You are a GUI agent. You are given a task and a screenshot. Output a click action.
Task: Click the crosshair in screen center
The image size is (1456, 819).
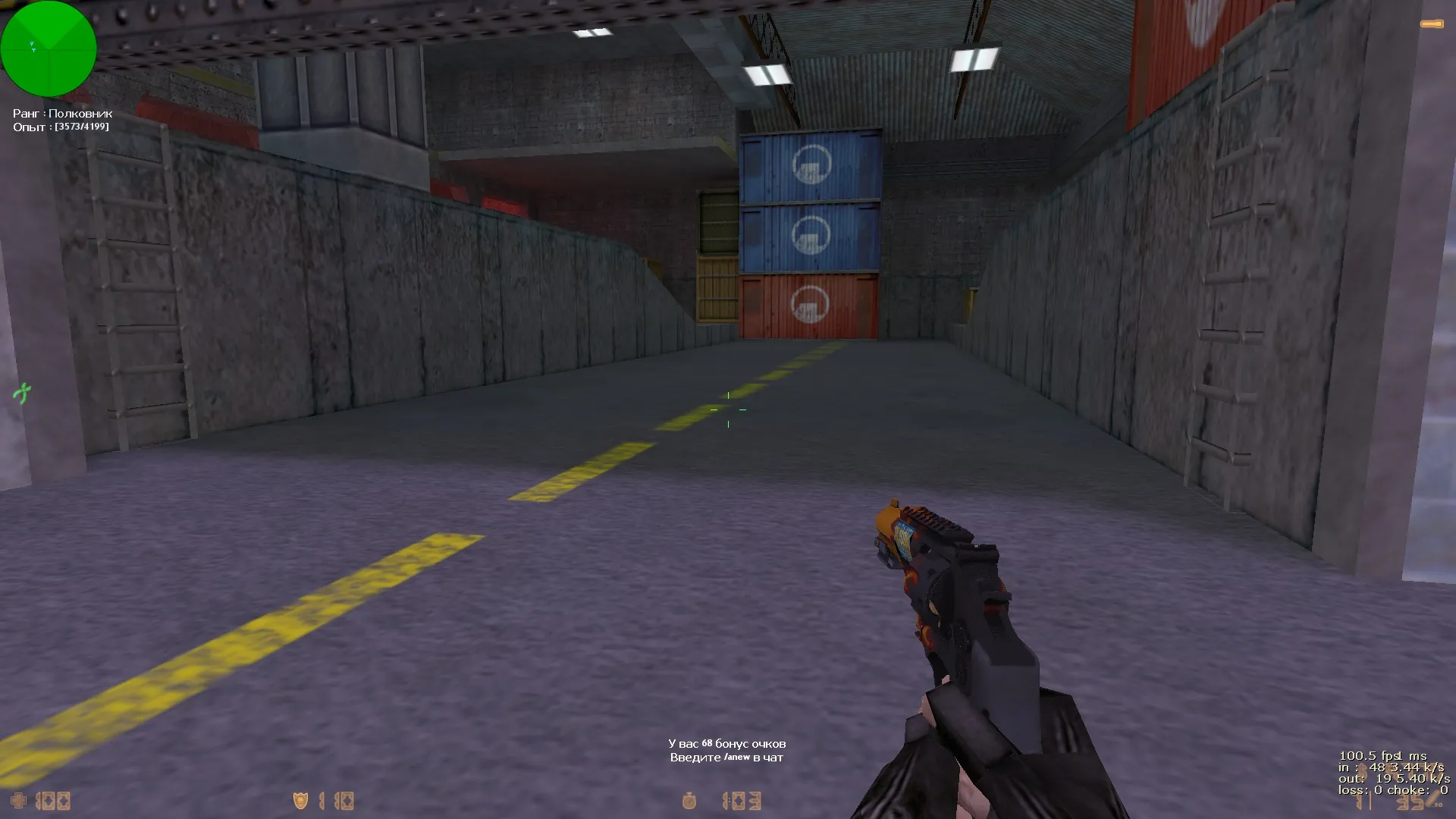click(727, 409)
